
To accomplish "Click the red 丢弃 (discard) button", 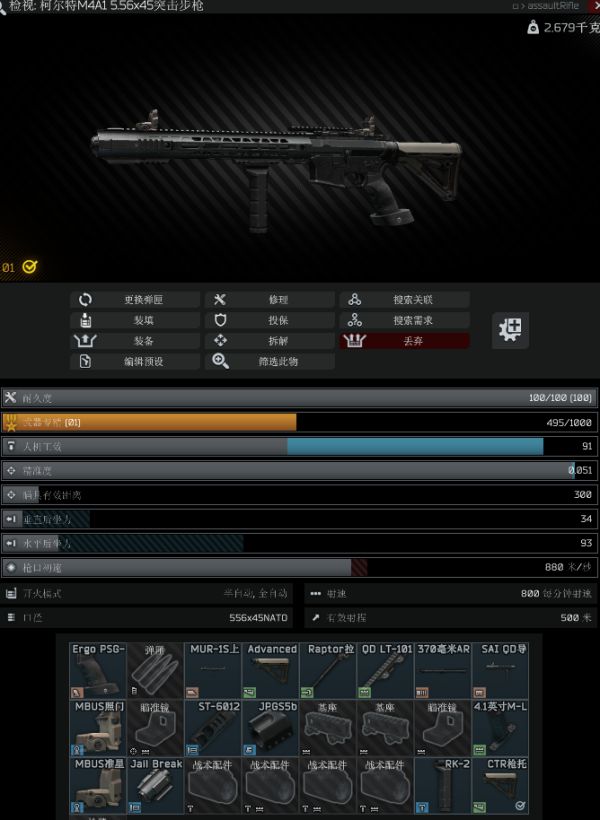I will (x=405, y=341).
